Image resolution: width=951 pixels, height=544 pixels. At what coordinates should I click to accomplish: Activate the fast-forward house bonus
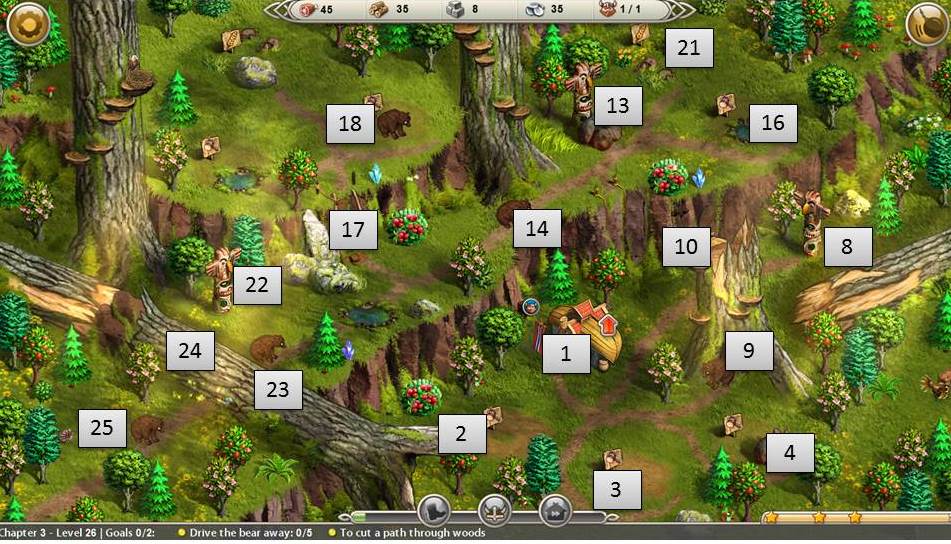(555, 509)
